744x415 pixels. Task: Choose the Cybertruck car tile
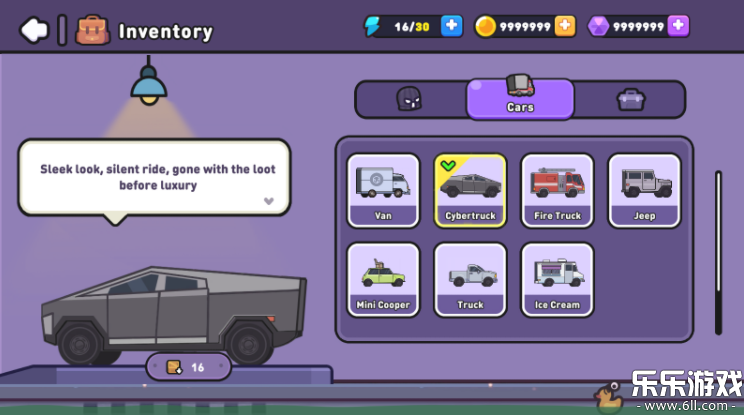tap(470, 190)
